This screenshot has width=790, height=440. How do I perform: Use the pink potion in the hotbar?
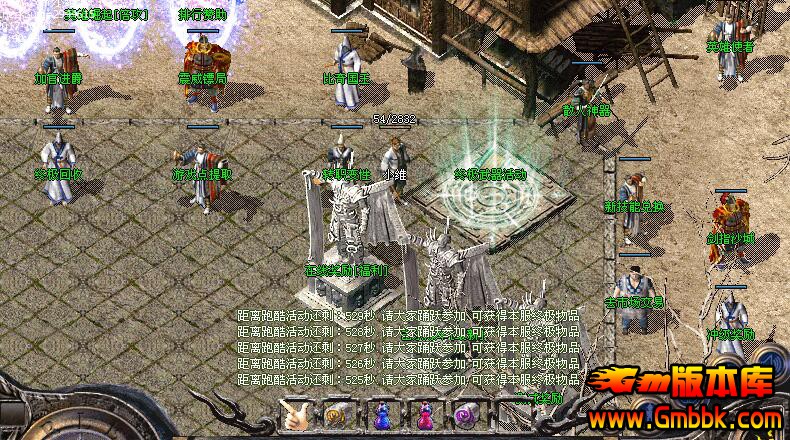click(424, 414)
